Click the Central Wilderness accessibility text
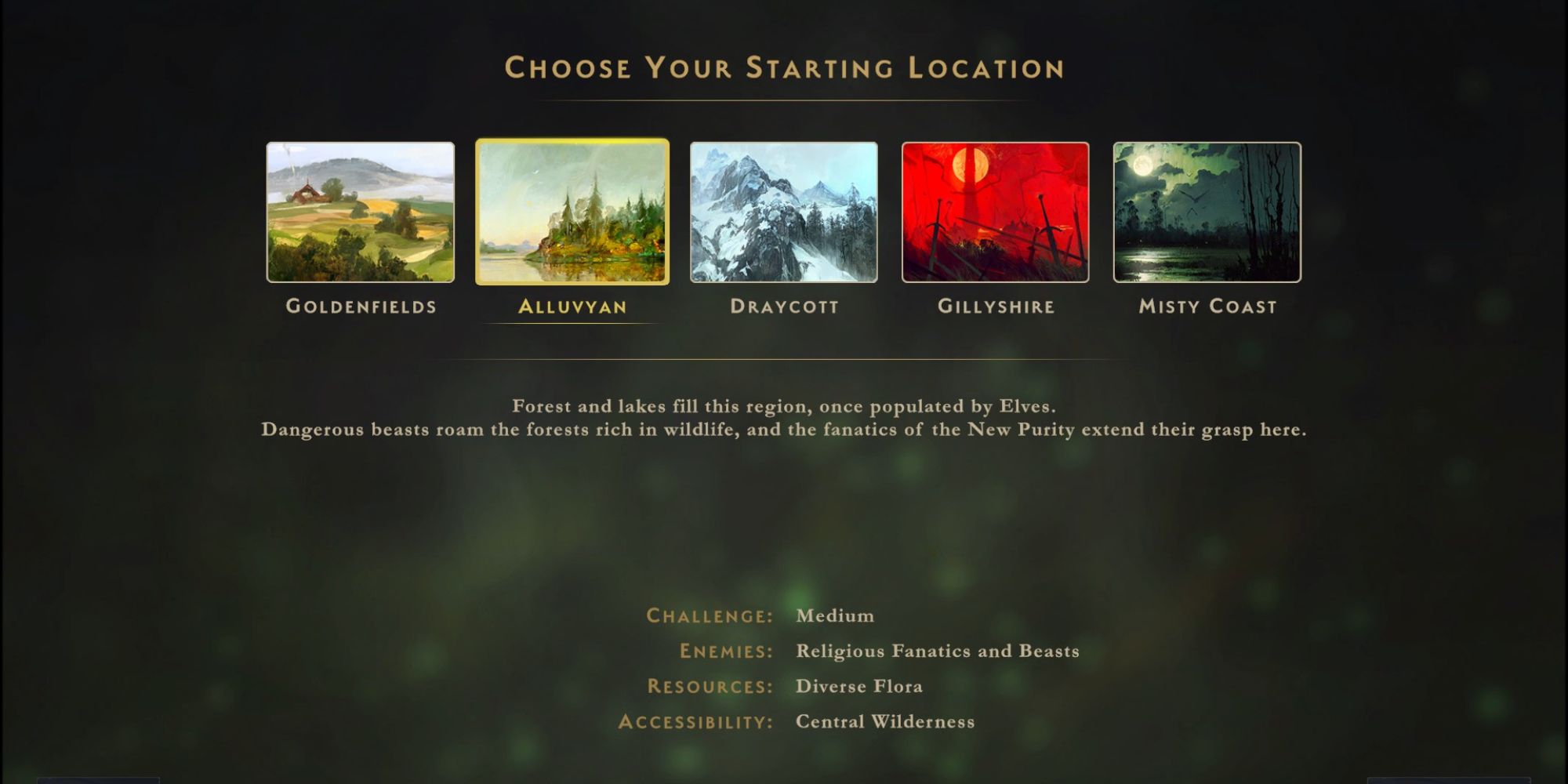The height and width of the screenshot is (784, 1568). 884,721
